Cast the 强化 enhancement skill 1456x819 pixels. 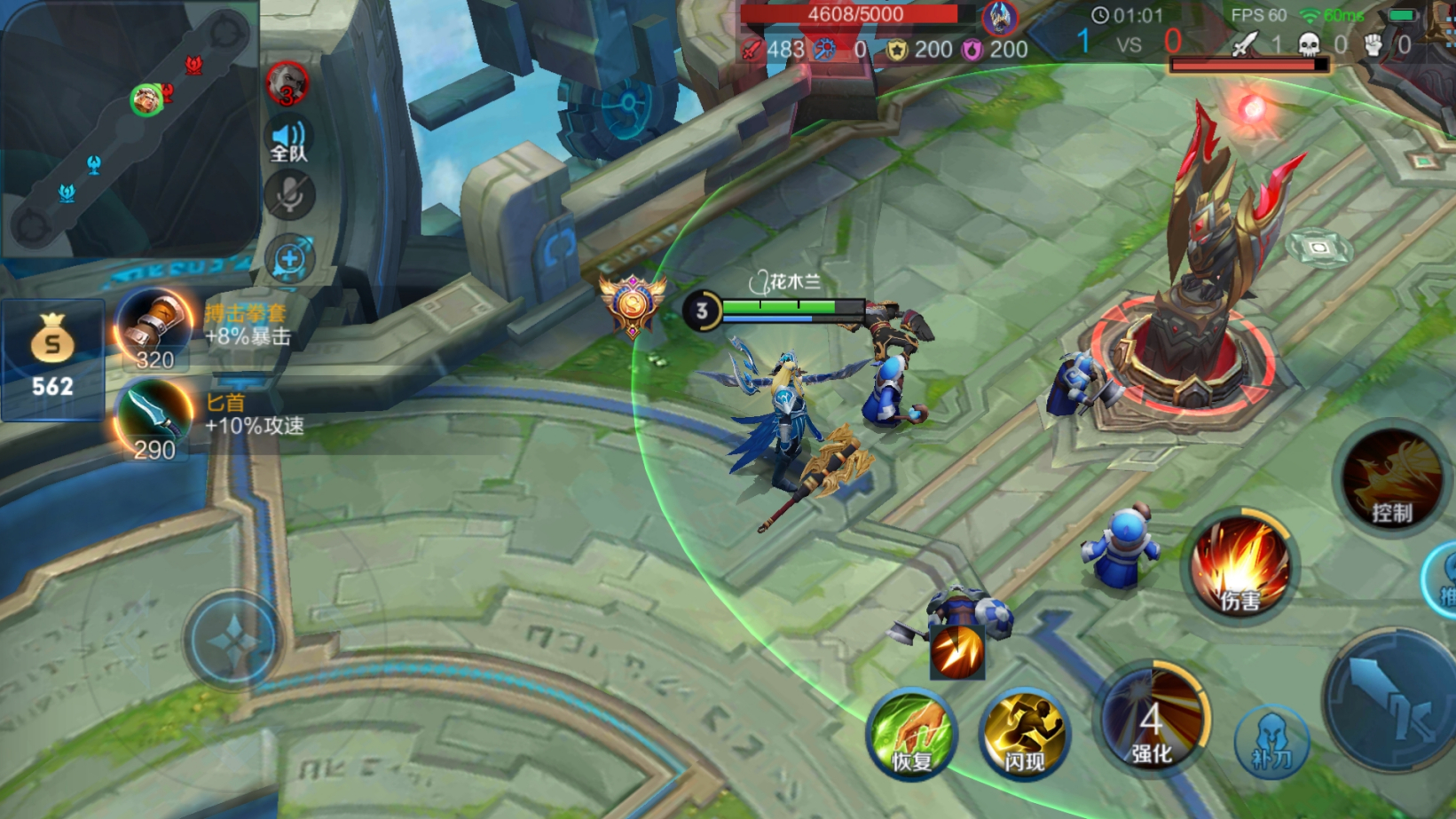click(1152, 719)
